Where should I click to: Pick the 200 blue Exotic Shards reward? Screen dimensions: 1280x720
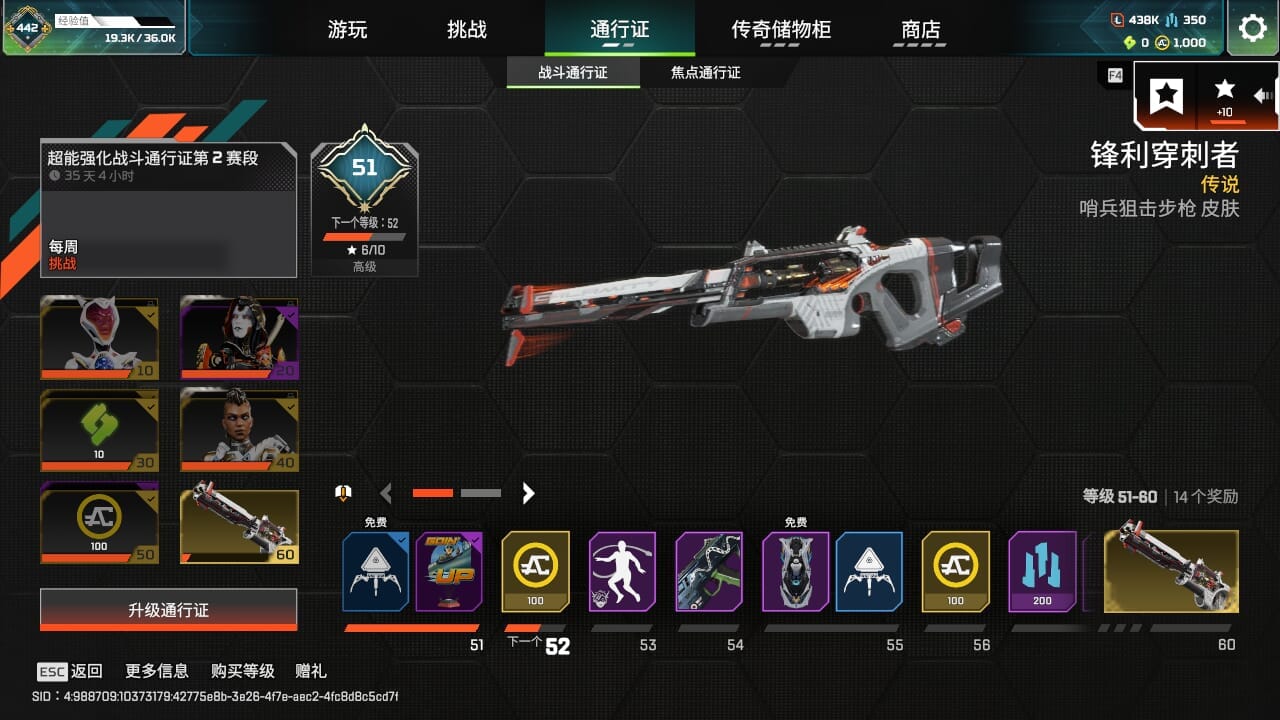(1042, 571)
